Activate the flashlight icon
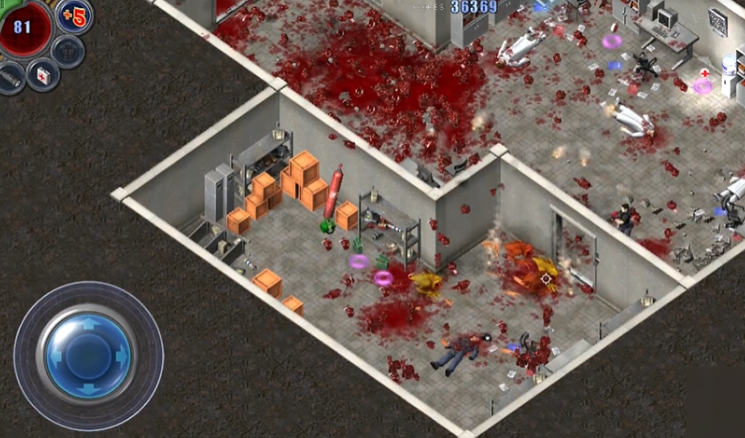 9,77
